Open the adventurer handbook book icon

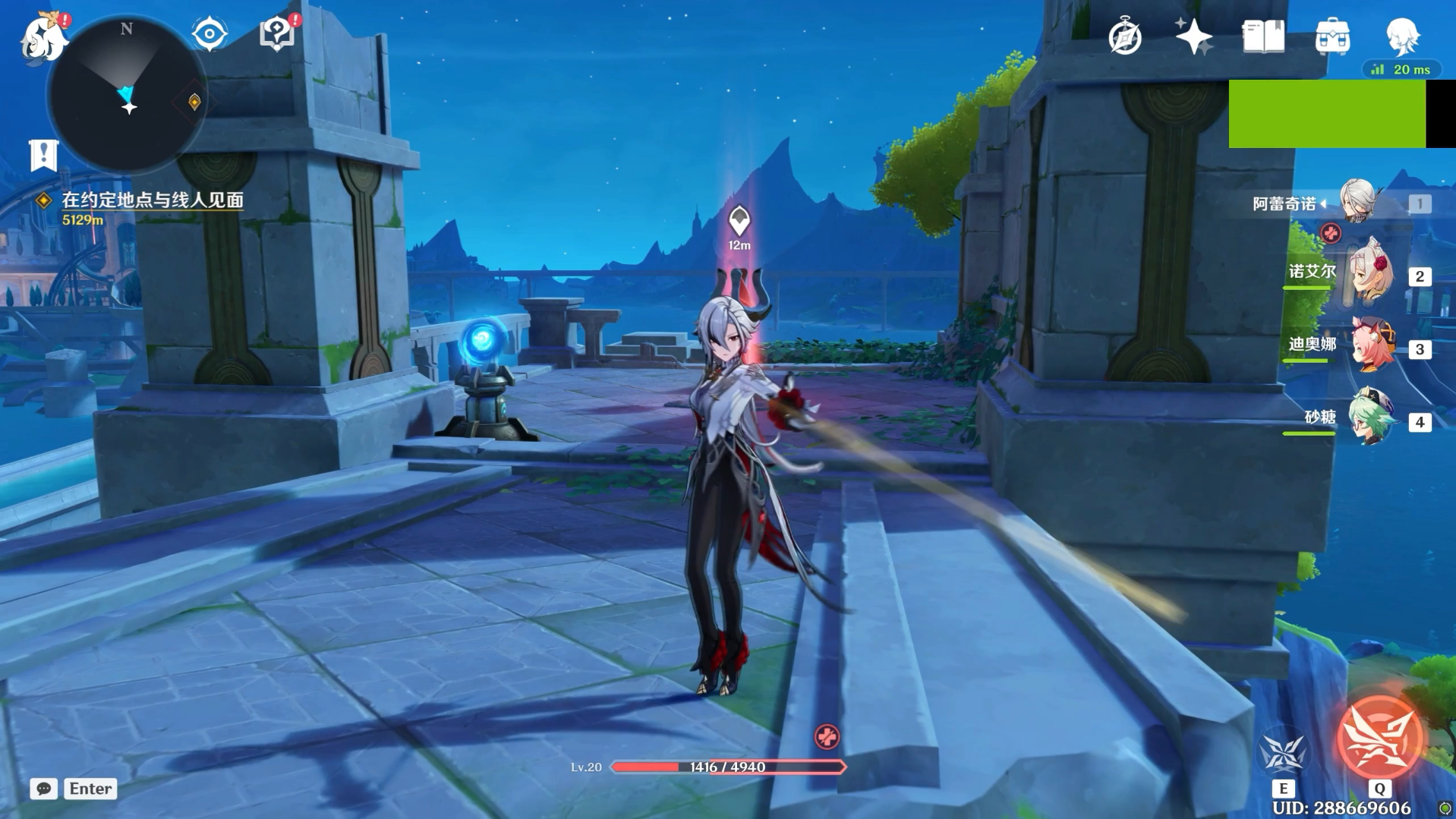[1263, 36]
